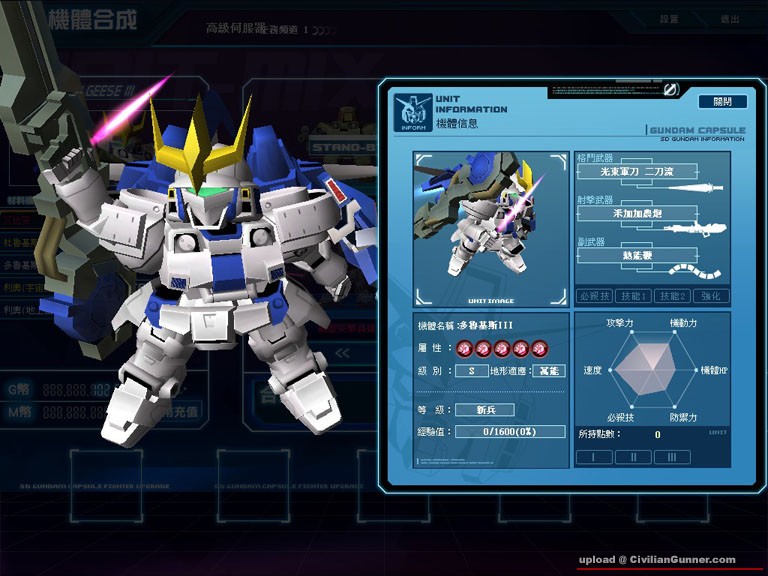Choose stat preset button III
This screenshot has width=768, height=576.
point(671,456)
